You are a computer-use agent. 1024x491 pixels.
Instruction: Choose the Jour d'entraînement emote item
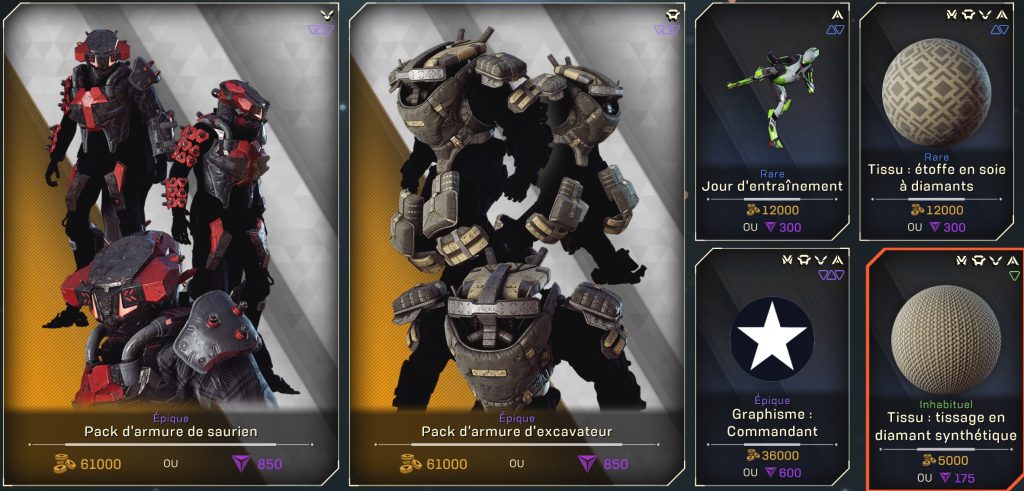771,120
